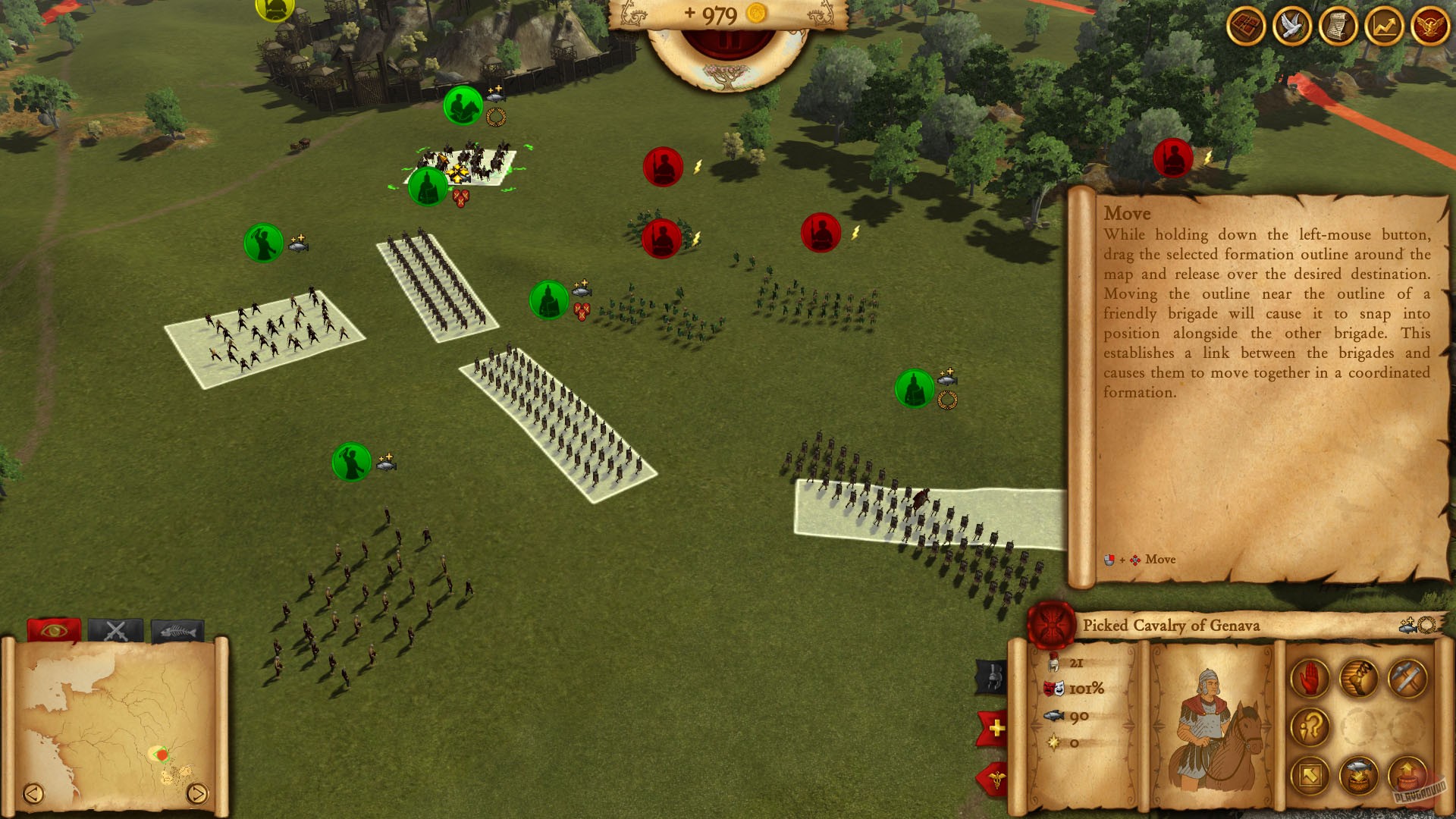This screenshot has width=1456, height=819.
Task: Open the help question mark for unit commands
Action: (x=1310, y=726)
